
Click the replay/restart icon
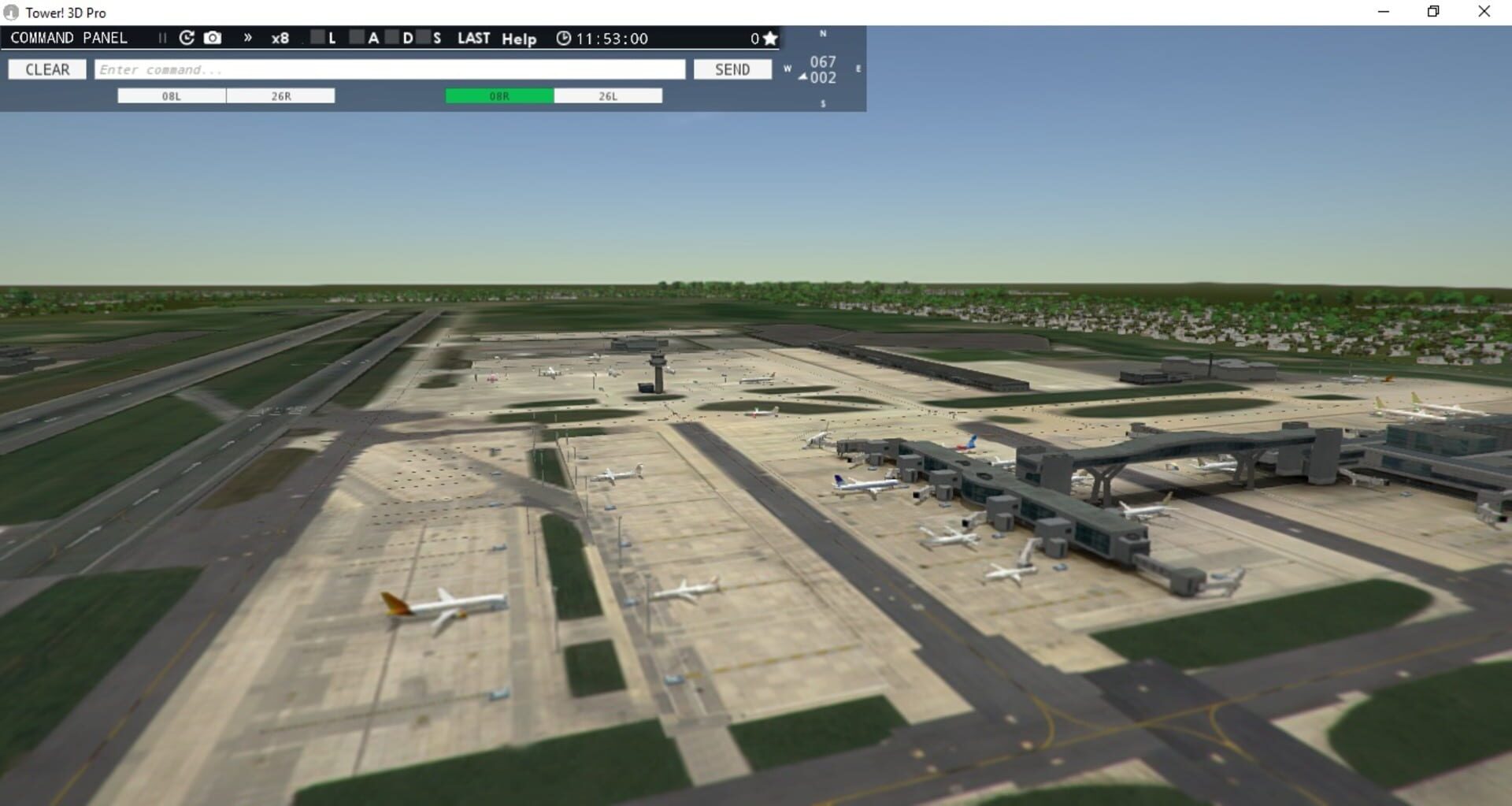186,37
